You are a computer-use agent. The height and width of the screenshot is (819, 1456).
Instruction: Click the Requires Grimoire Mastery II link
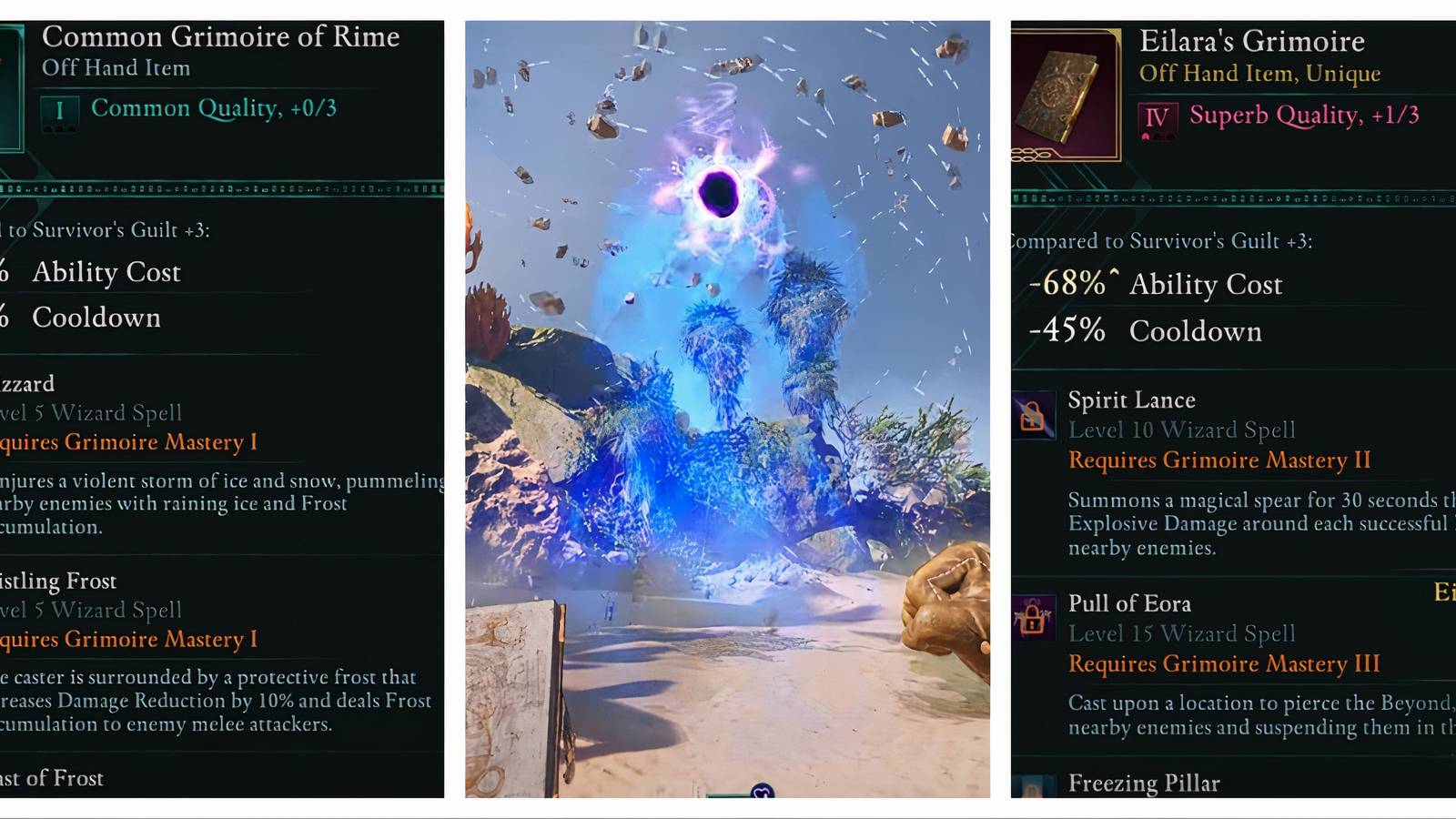[x=1219, y=460]
